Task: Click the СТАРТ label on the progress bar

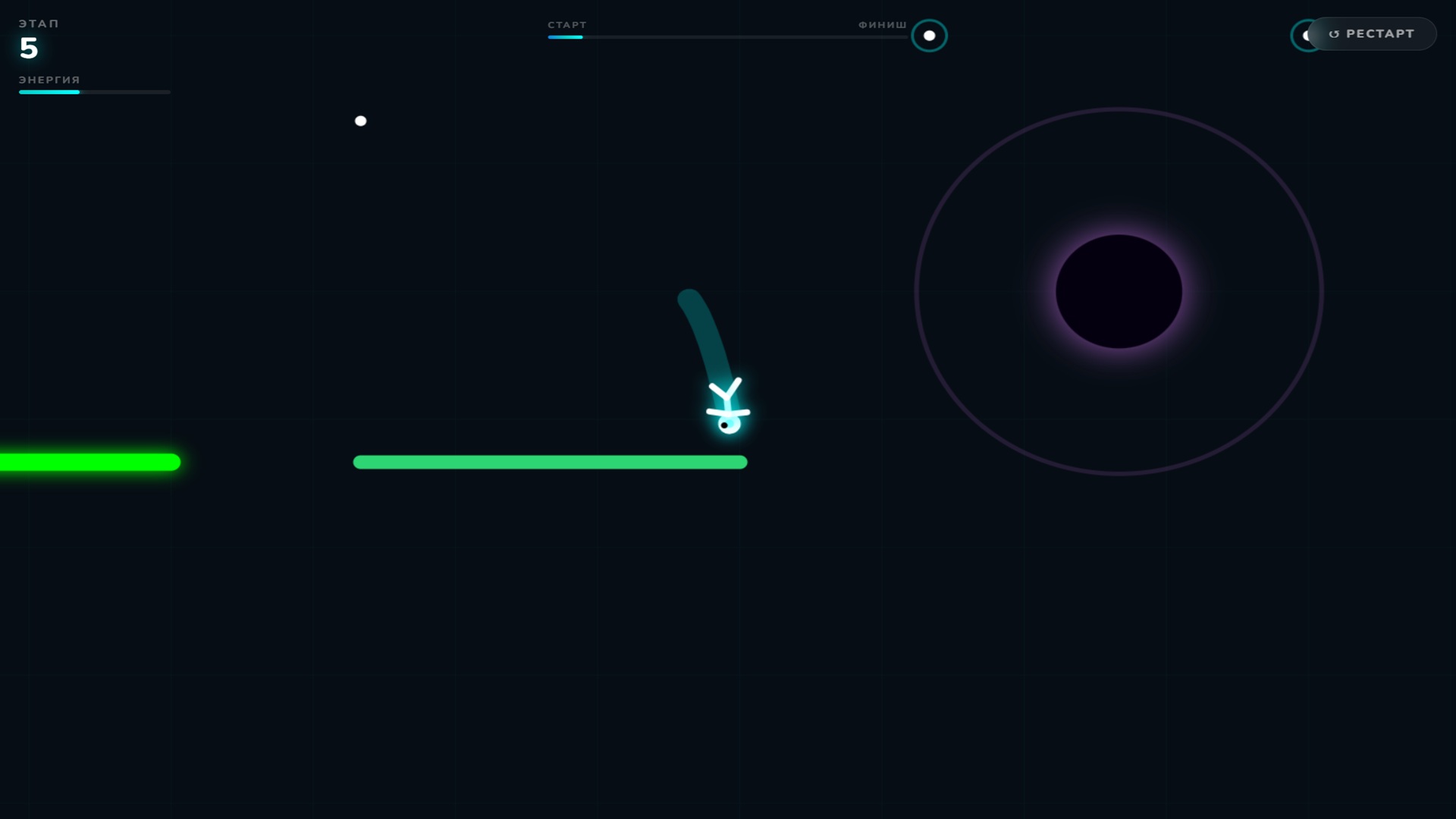Action: pos(566,25)
